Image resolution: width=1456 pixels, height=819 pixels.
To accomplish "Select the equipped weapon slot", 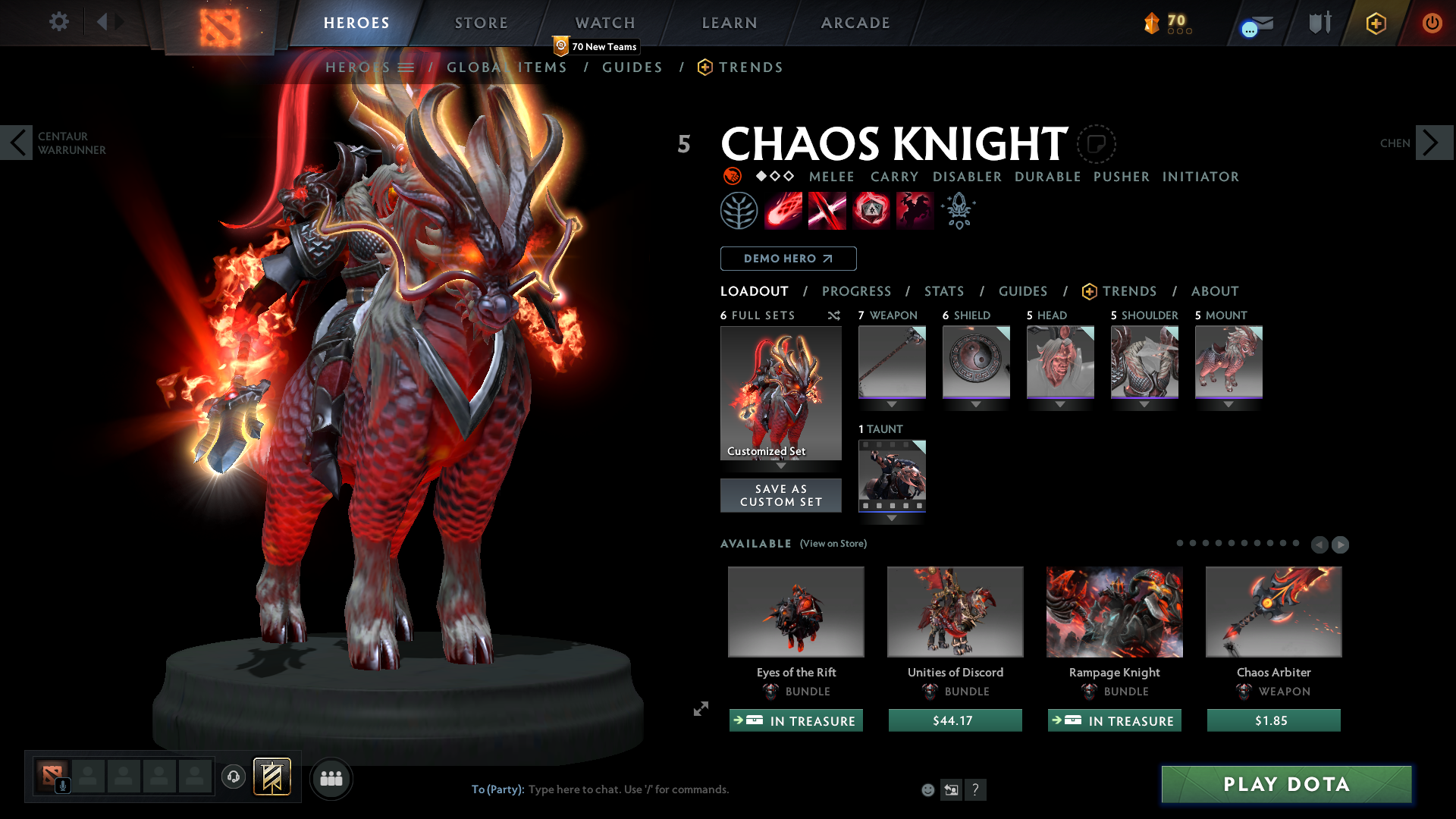I will click(892, 362).
